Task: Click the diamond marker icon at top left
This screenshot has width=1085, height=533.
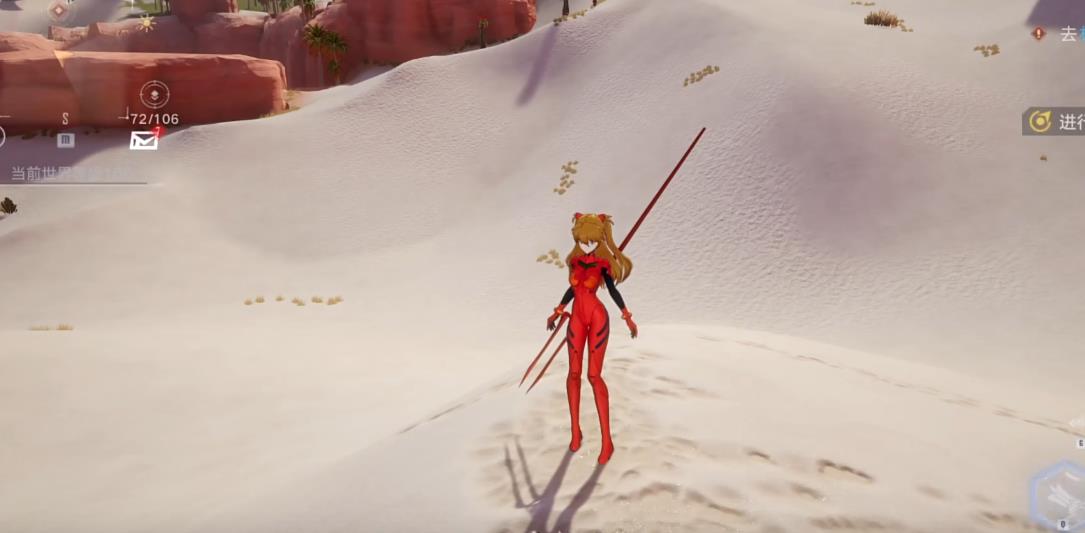Action: [59, 10]
